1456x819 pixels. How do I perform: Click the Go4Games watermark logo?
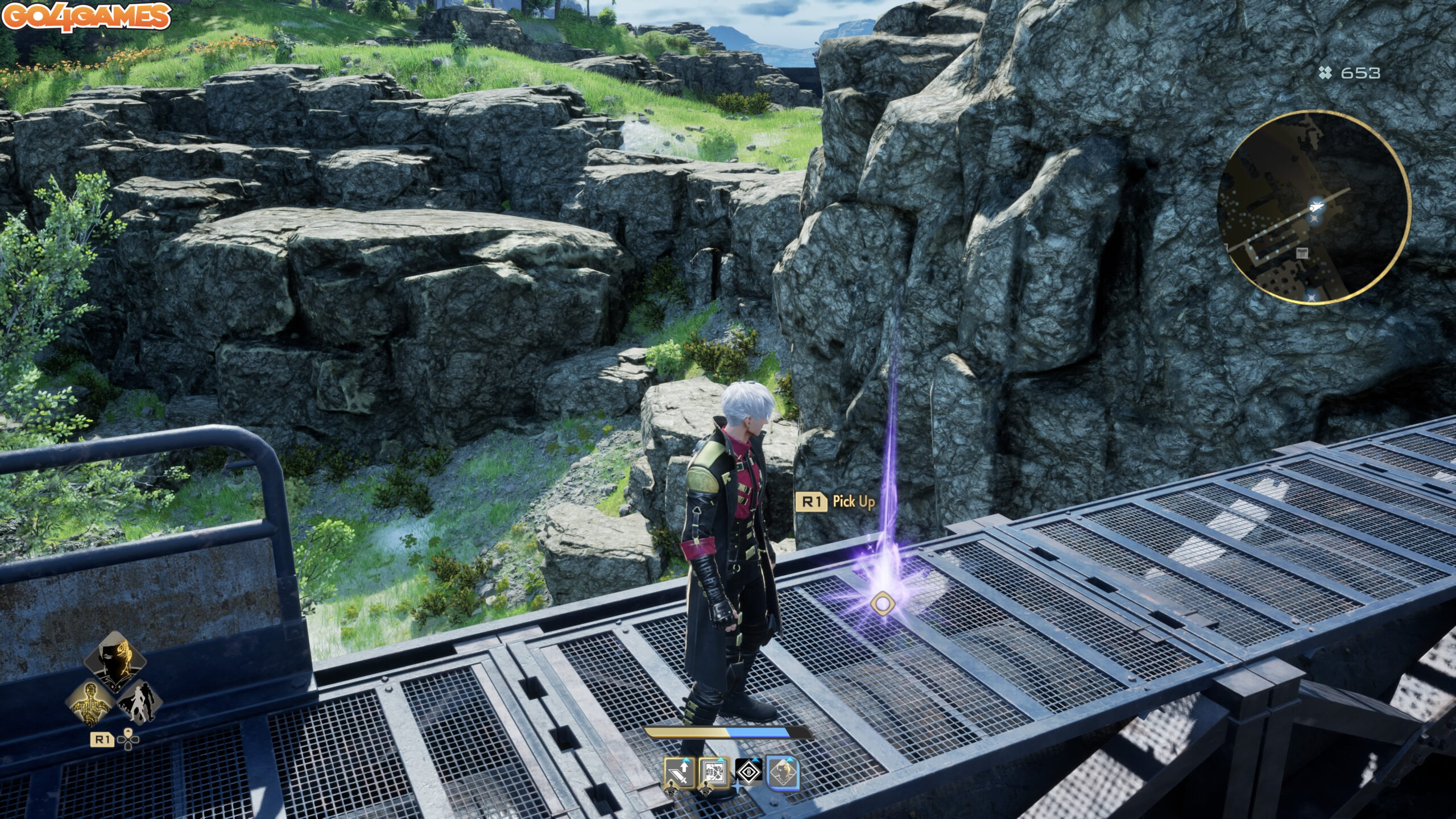pos(86,16)
